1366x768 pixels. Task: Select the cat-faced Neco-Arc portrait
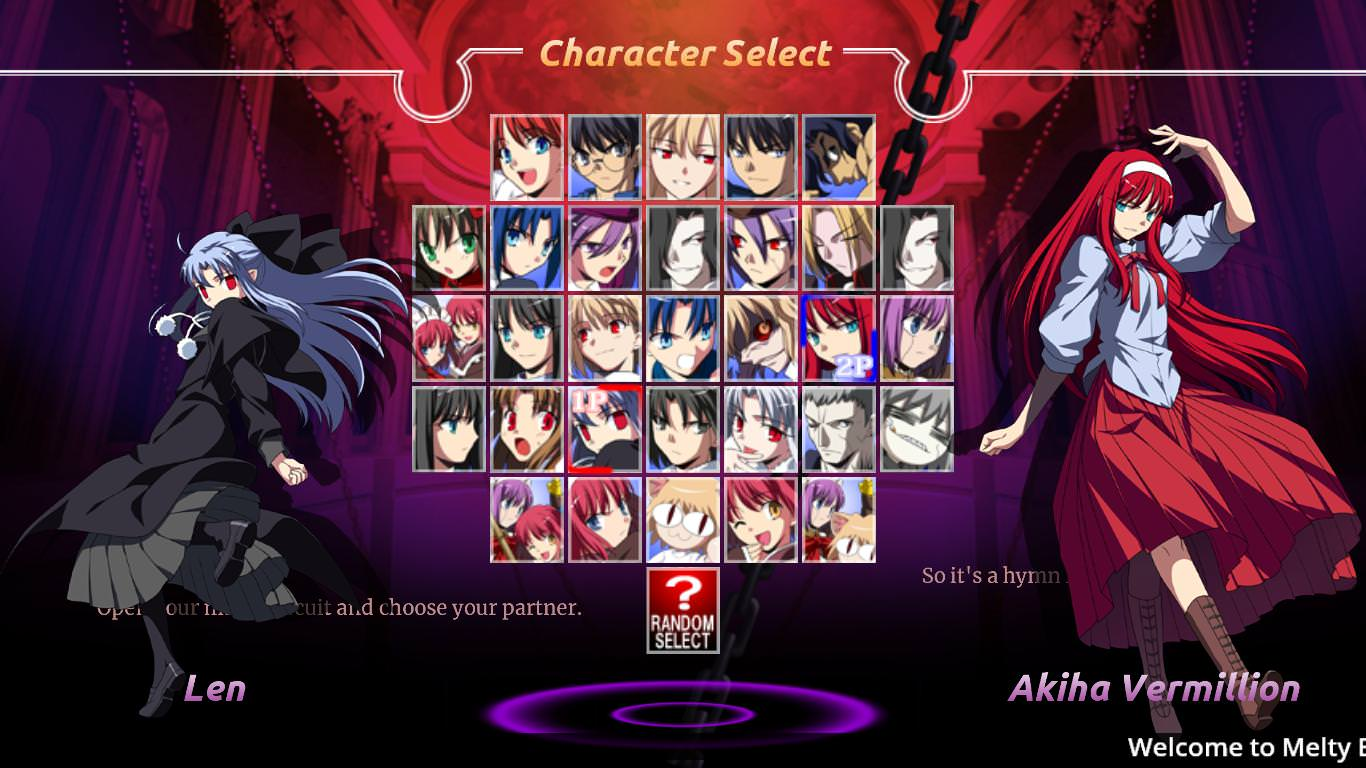(683, 520)
